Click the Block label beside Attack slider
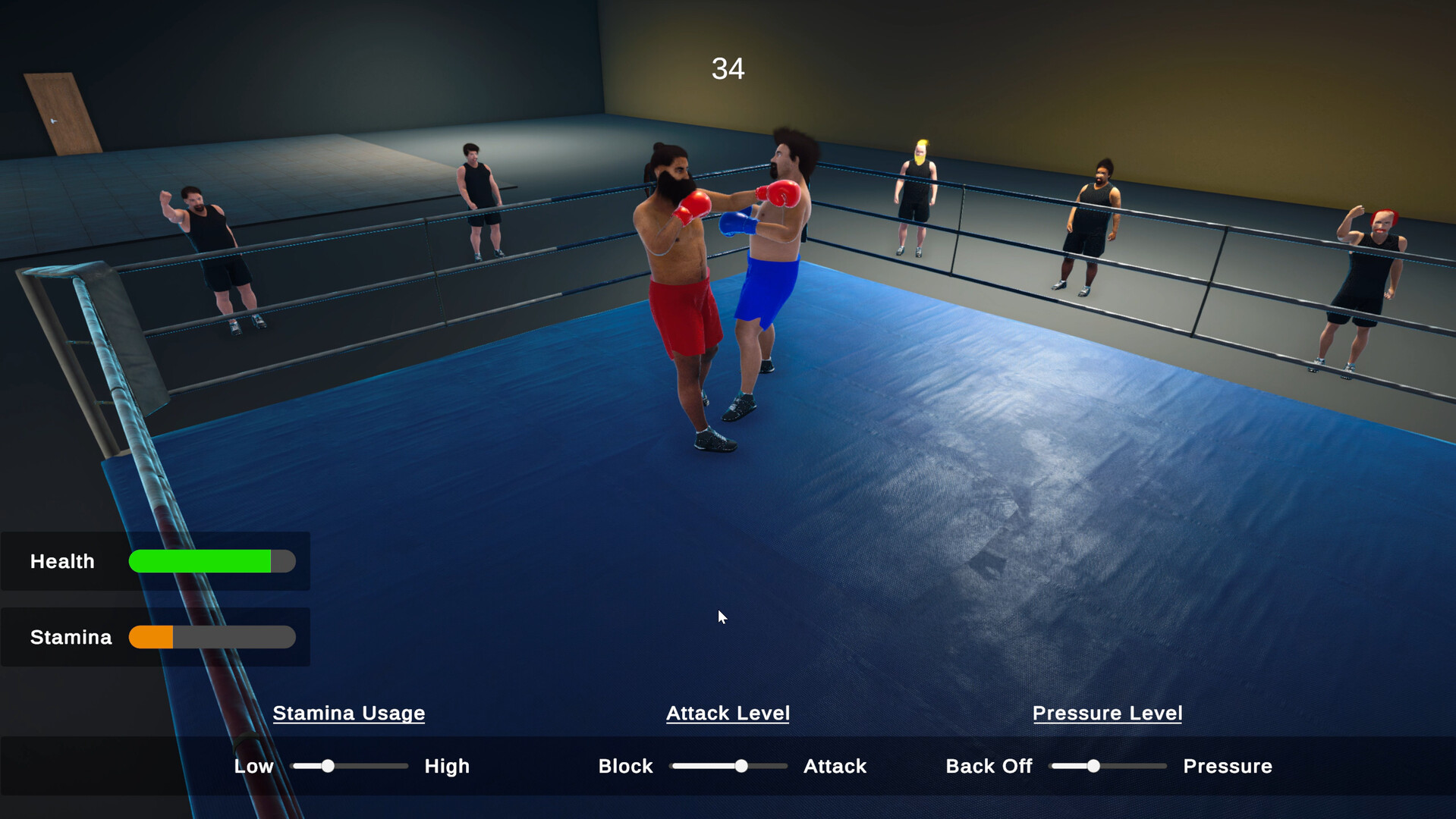Screen dimensions: 1456x819 tap(625, 766)
